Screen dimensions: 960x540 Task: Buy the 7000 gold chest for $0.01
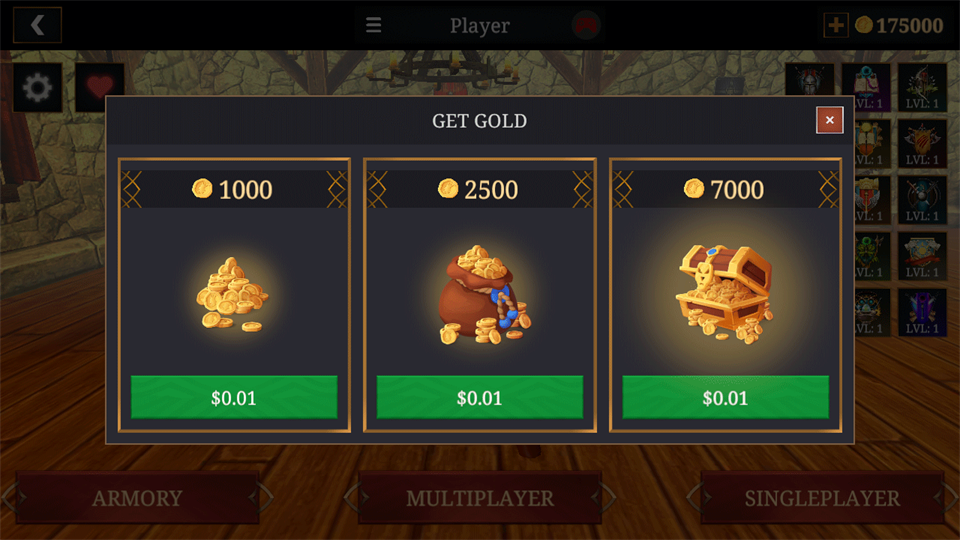[725, 397]
